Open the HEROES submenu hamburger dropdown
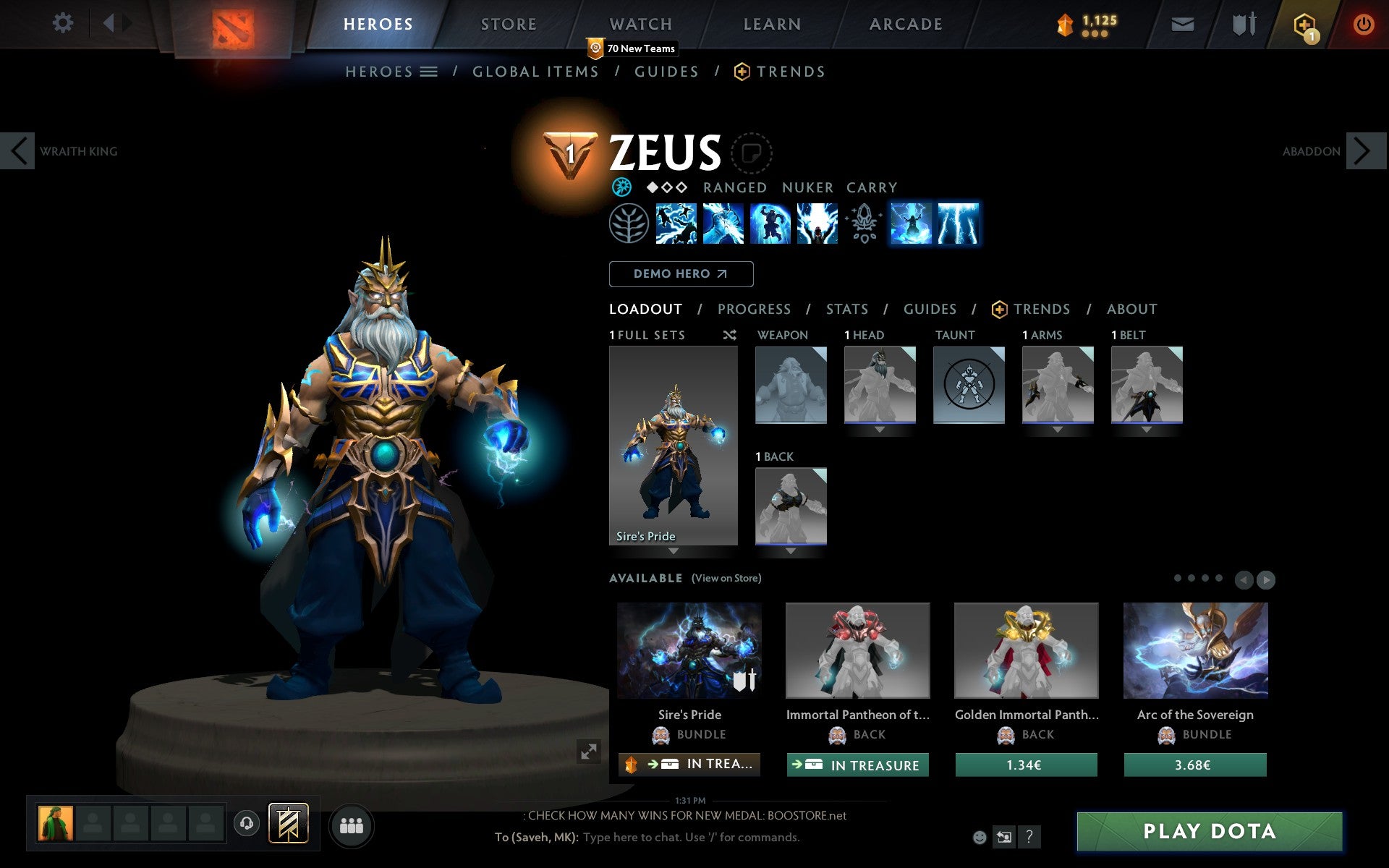Image resolution: width=1389 pixels, height=868 pixels. click(x=430, y=71)
